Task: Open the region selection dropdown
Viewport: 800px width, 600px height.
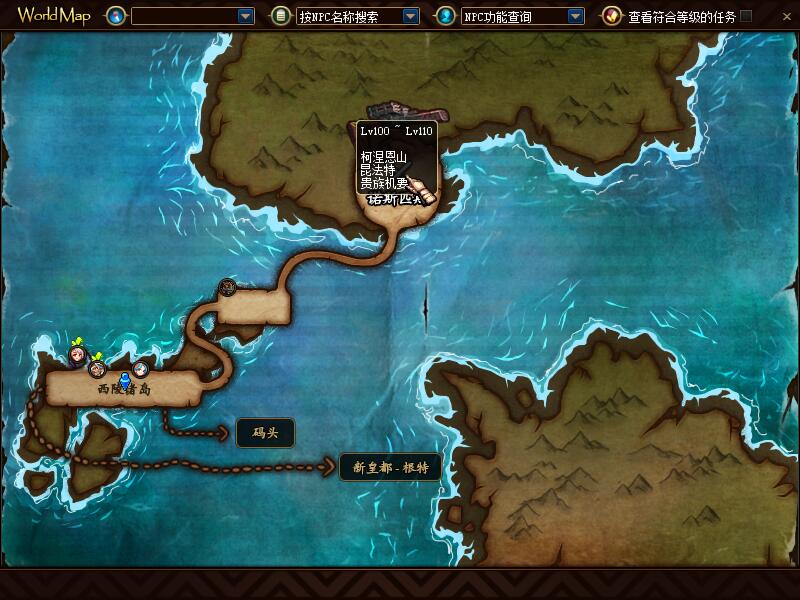Action: pos(246,16)
